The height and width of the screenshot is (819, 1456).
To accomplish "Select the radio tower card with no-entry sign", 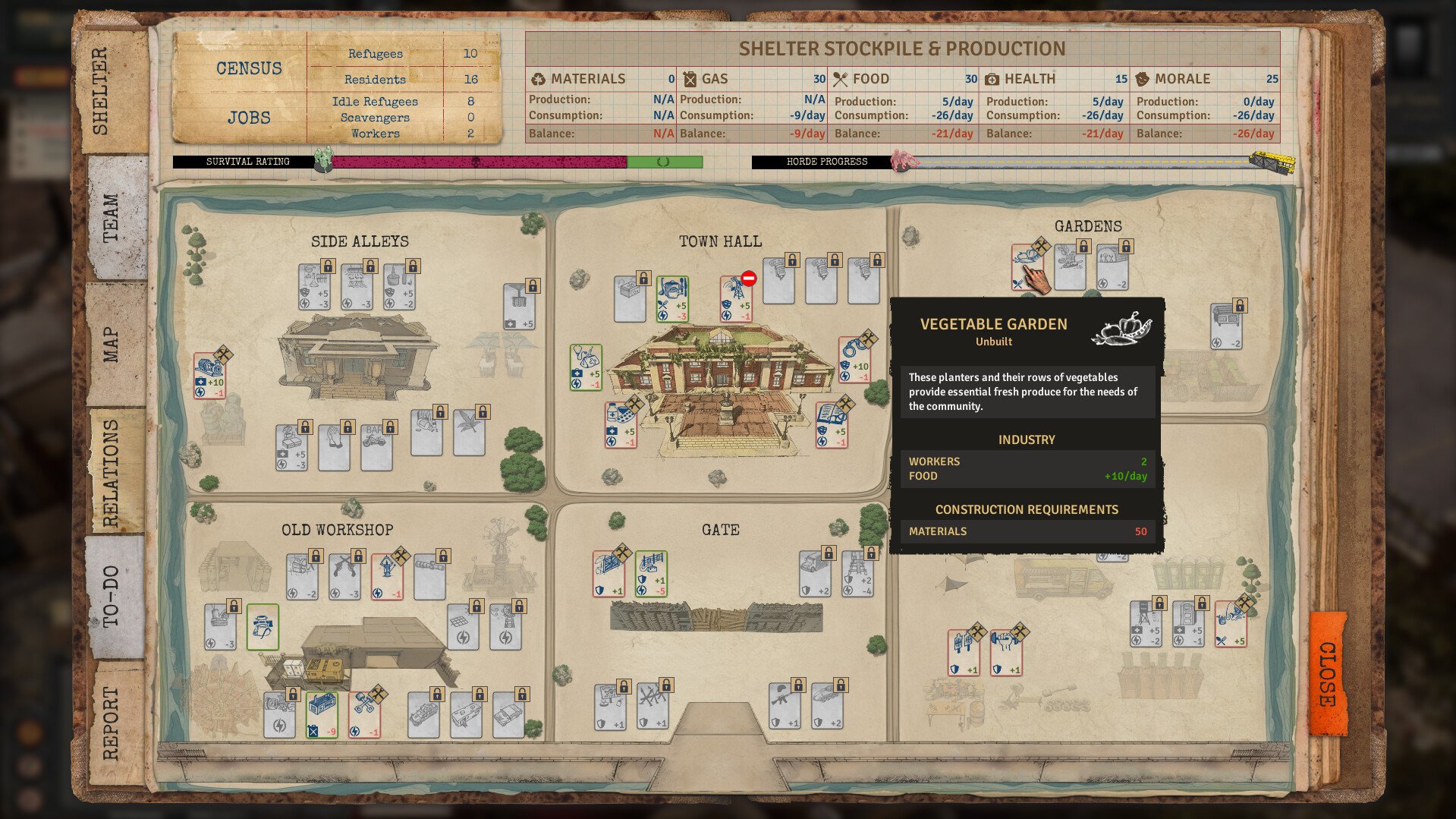I will click(x=736, y=298).
